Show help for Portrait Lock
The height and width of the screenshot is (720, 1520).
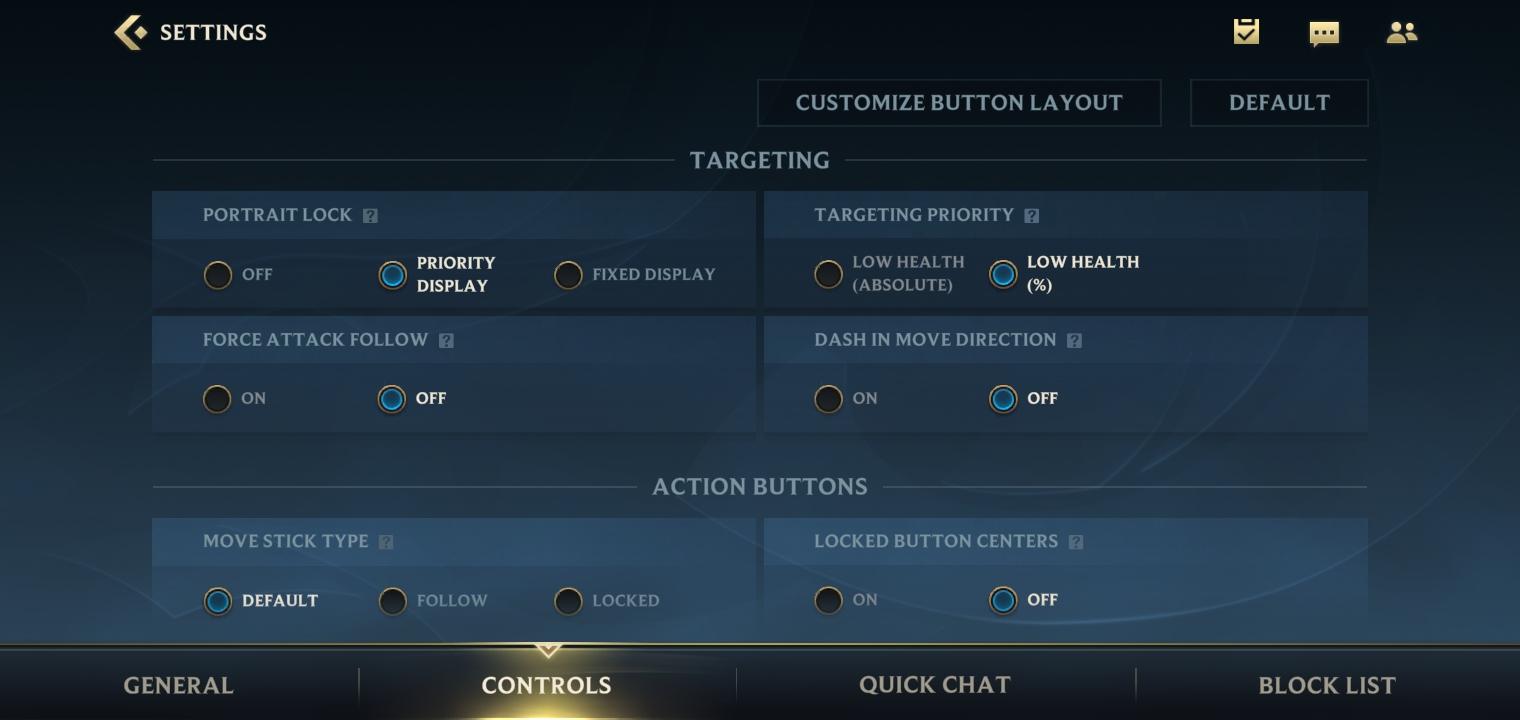point(370,216)
